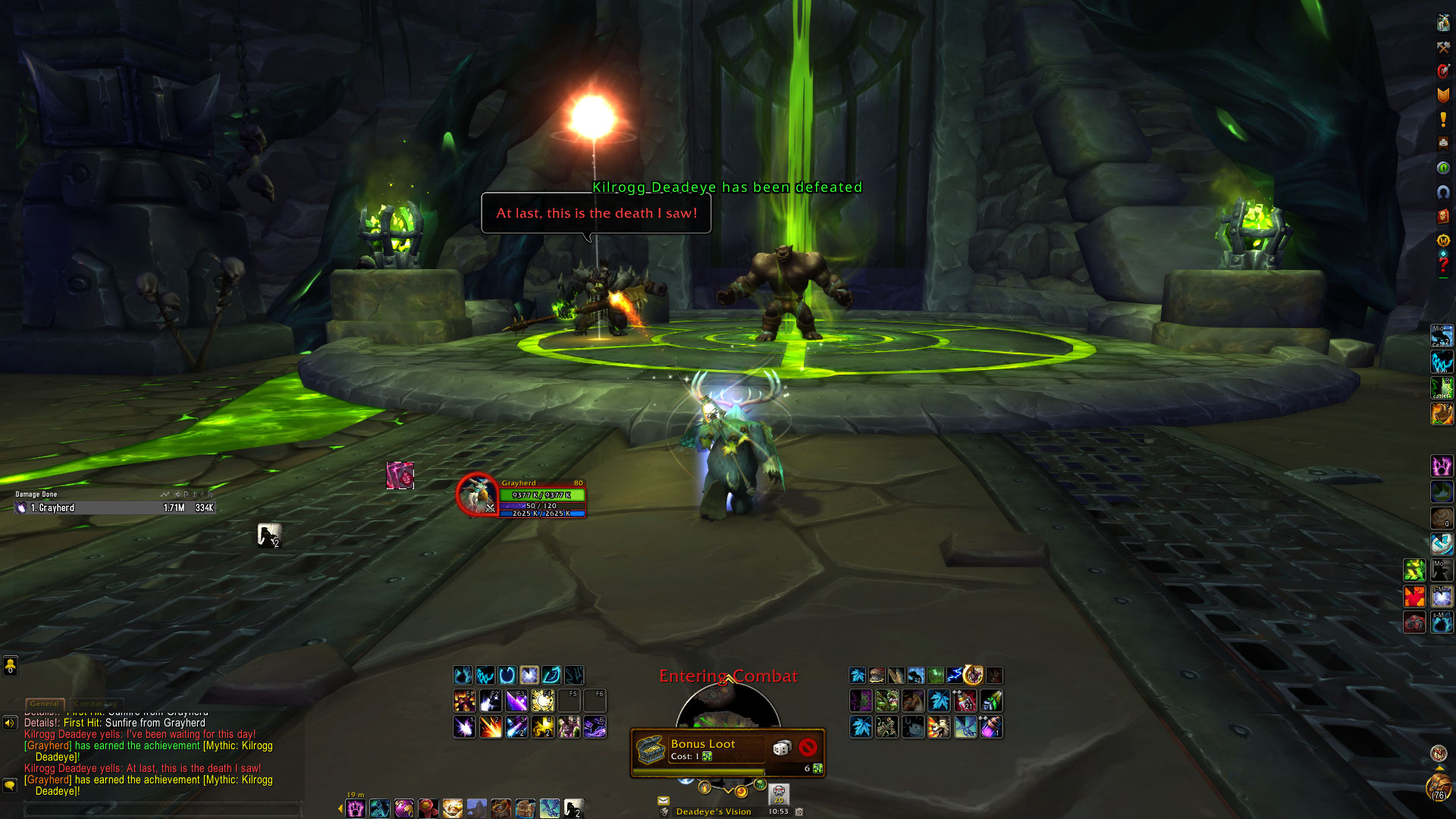Switch to the Combat Log chat tab
Image resolution: width=1456 pixels, height=819 pixels.
tap(96, 704)
